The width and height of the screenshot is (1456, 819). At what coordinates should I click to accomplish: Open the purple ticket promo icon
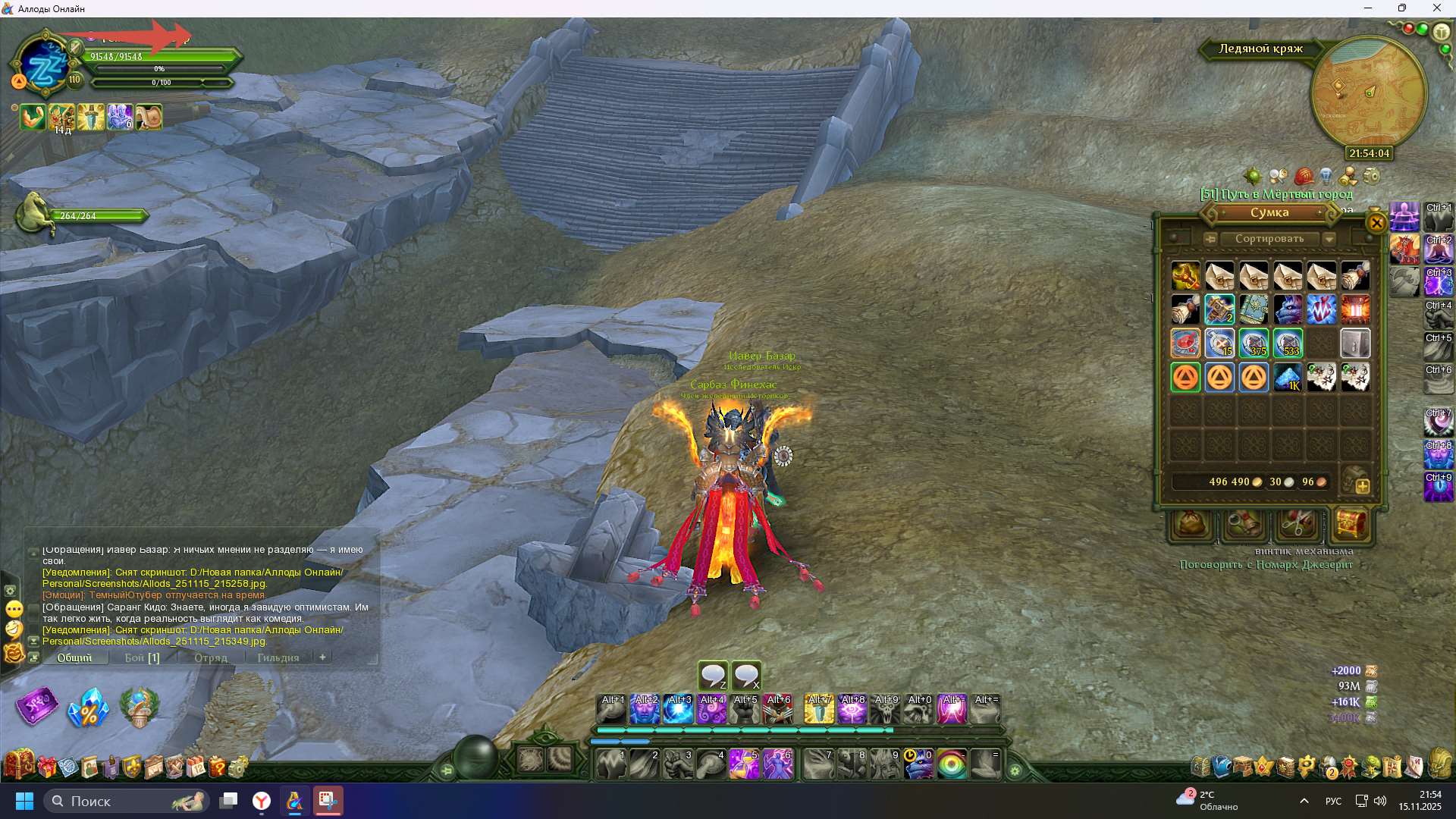[x=36, y=707]
